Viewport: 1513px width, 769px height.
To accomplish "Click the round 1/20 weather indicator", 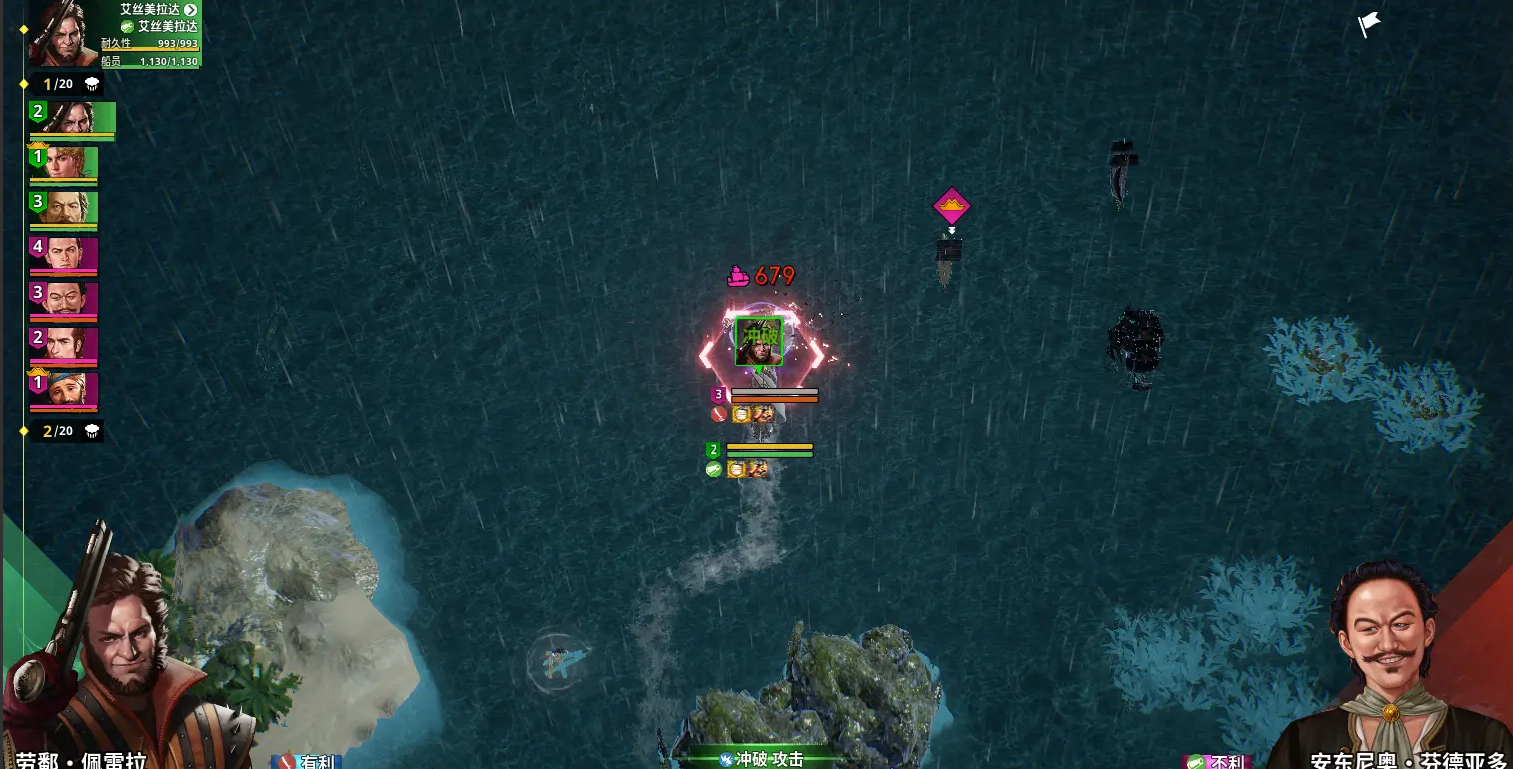I will pyautogui.click(x=66, y=84).
